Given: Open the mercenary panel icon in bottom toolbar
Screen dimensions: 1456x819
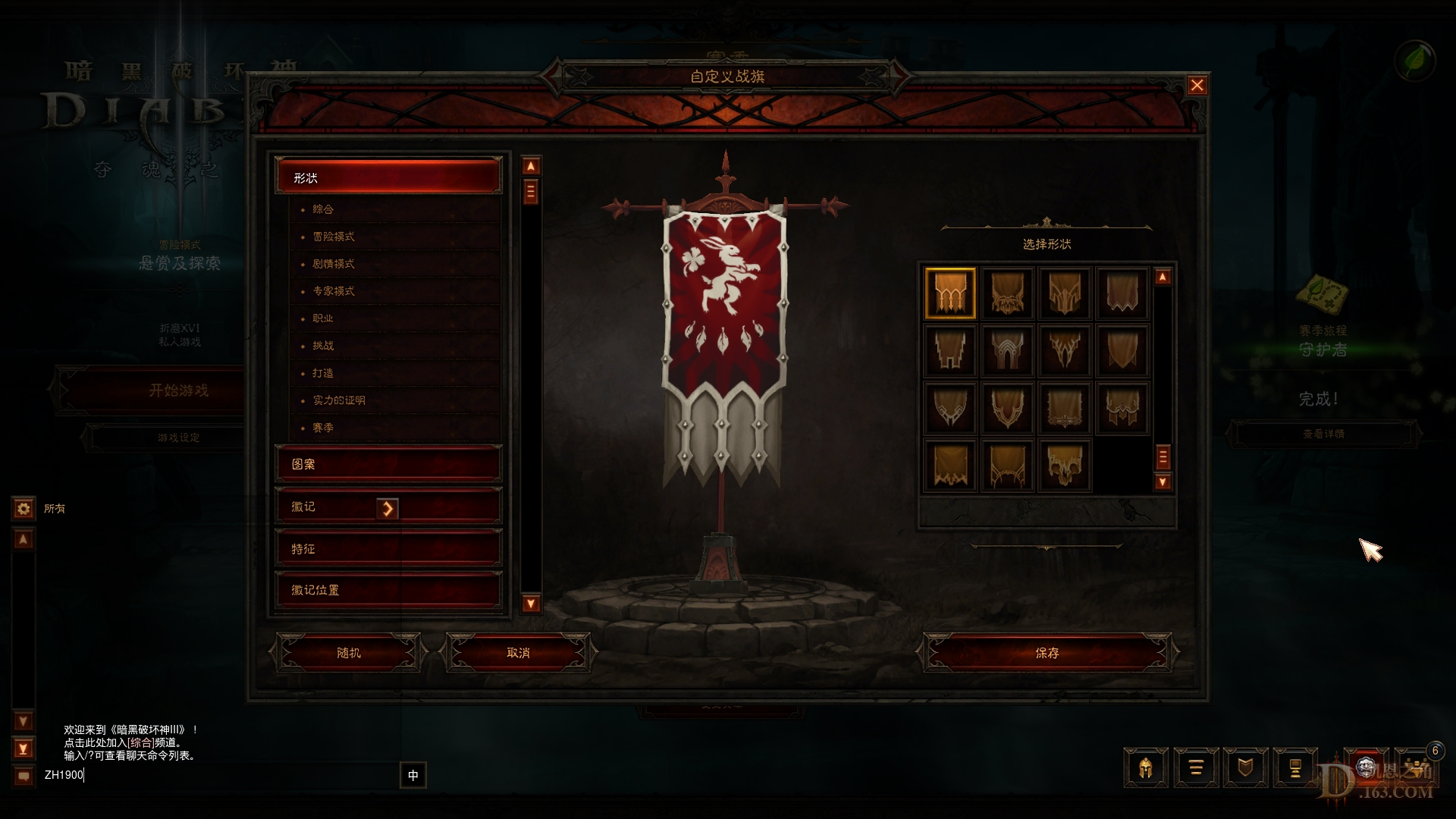Looking at the screenshot, I should pyautogui.click(x=1294, y=767).
